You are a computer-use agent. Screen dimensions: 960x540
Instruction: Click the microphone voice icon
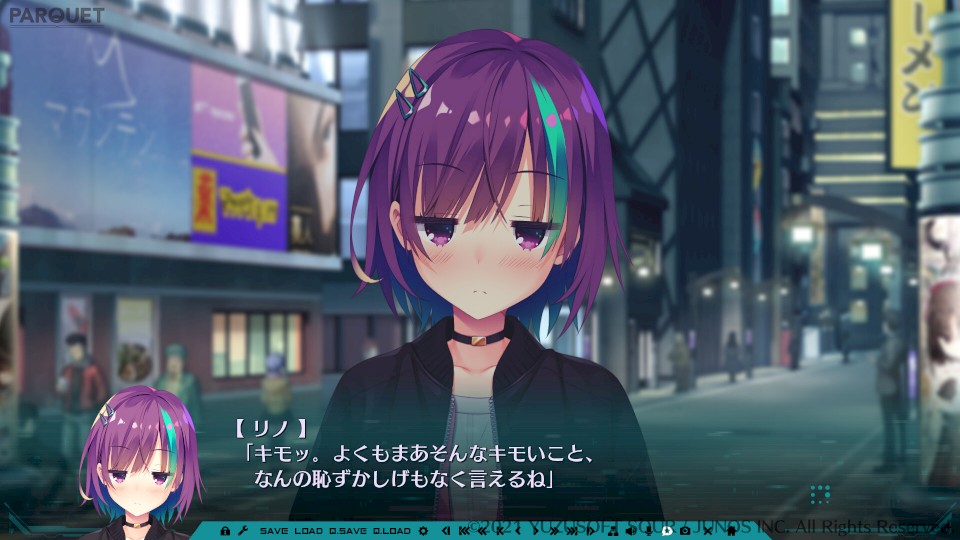pyautogui.click(x=648, y=530)
